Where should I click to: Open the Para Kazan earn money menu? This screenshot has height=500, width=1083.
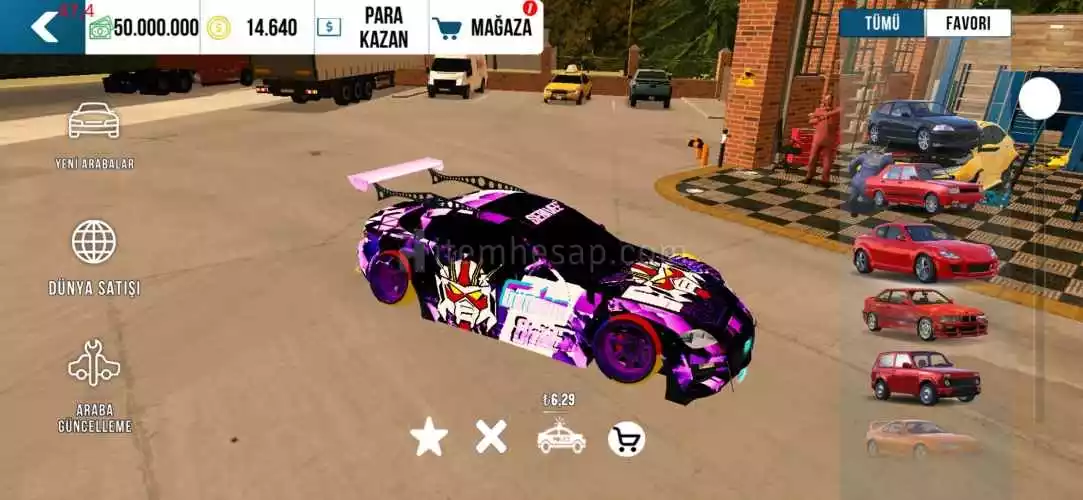tap(371, 27)
